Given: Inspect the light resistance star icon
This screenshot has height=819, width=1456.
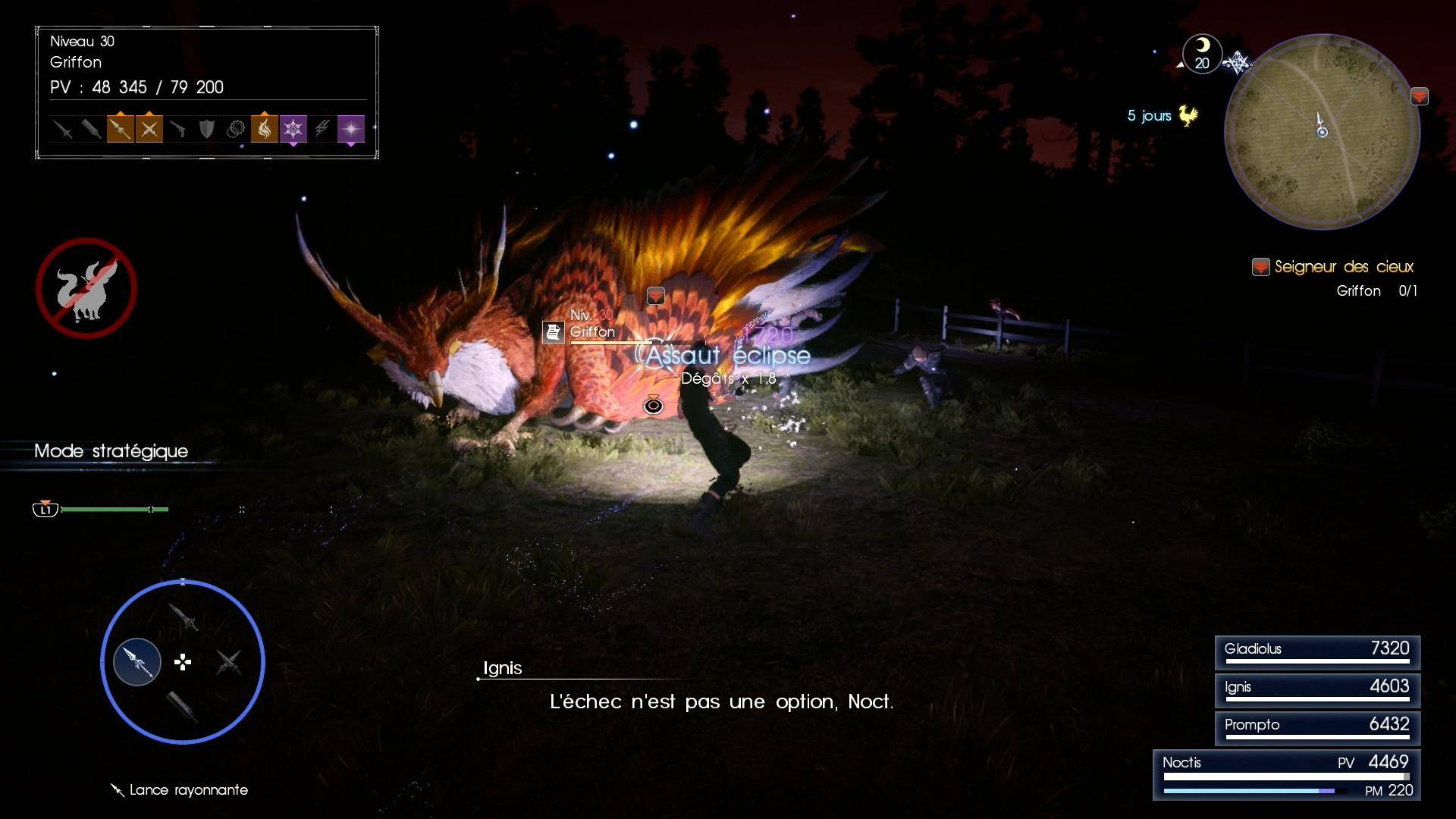Looking at the screenshot, I should 350,129.
